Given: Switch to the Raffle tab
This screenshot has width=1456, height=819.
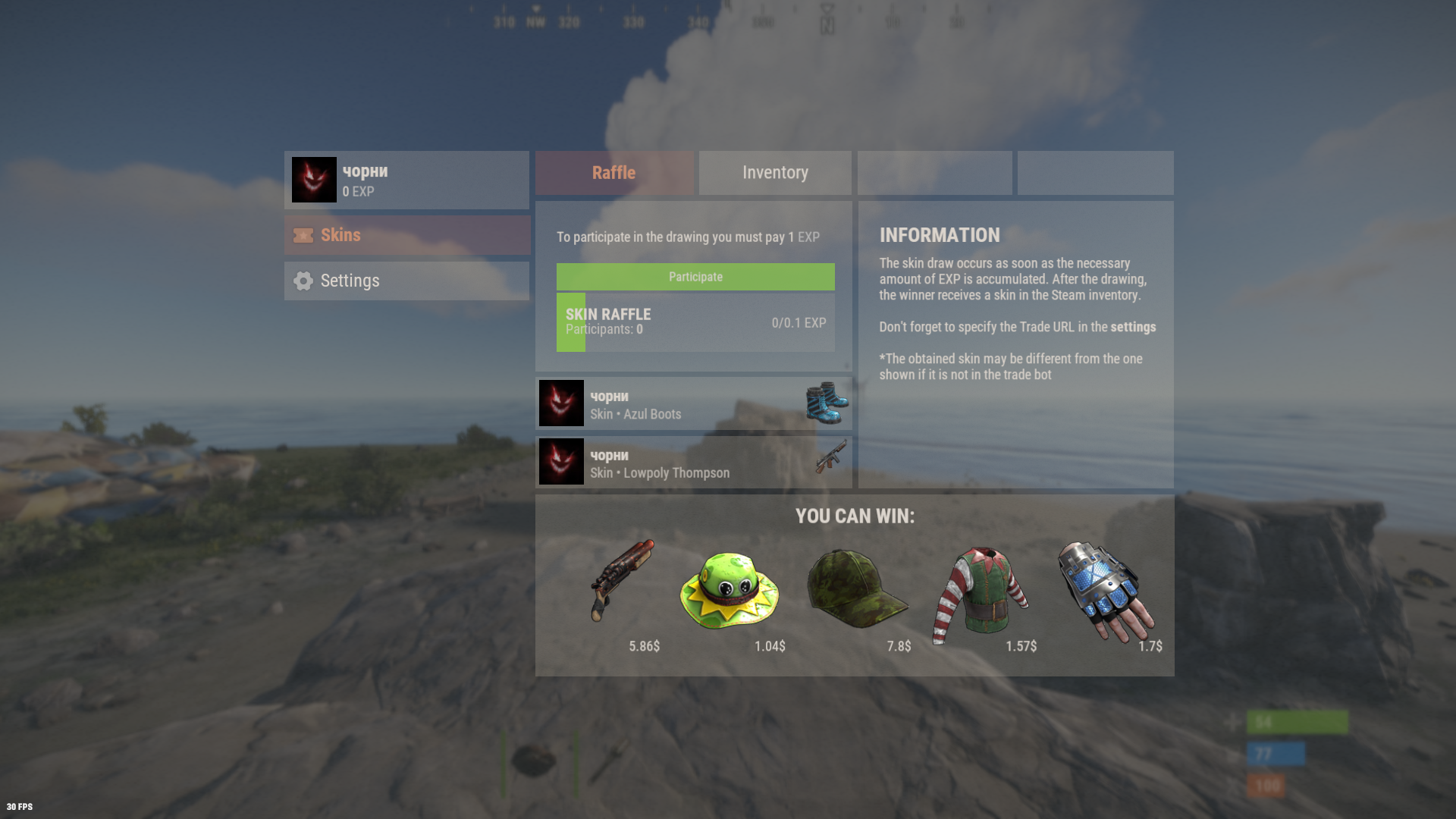Looking at the screenshot, I should click(613, 173).
